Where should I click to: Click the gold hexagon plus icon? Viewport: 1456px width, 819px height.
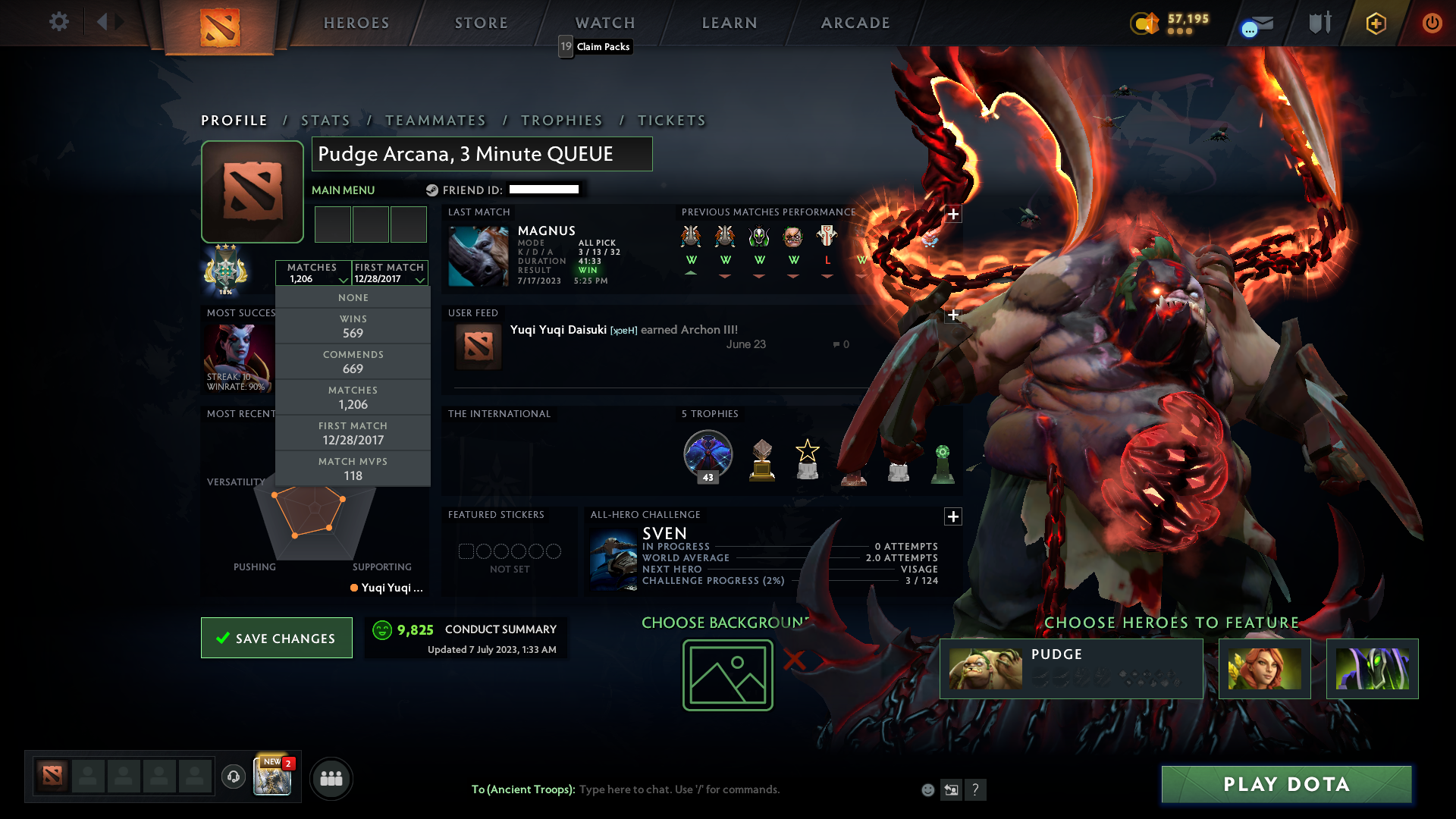pos(1375,23)
